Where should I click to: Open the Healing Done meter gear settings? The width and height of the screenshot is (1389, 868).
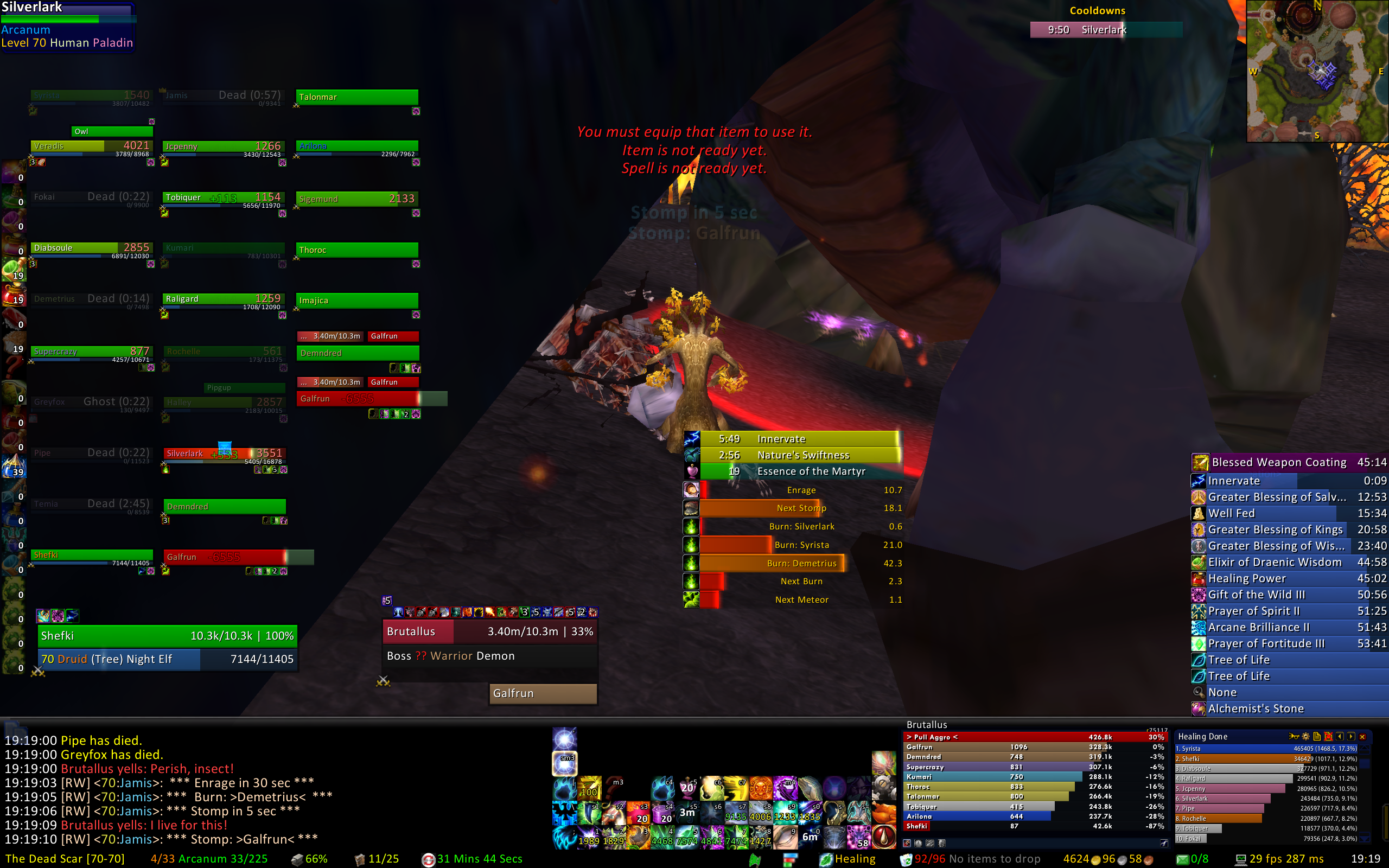(1306, 737)
